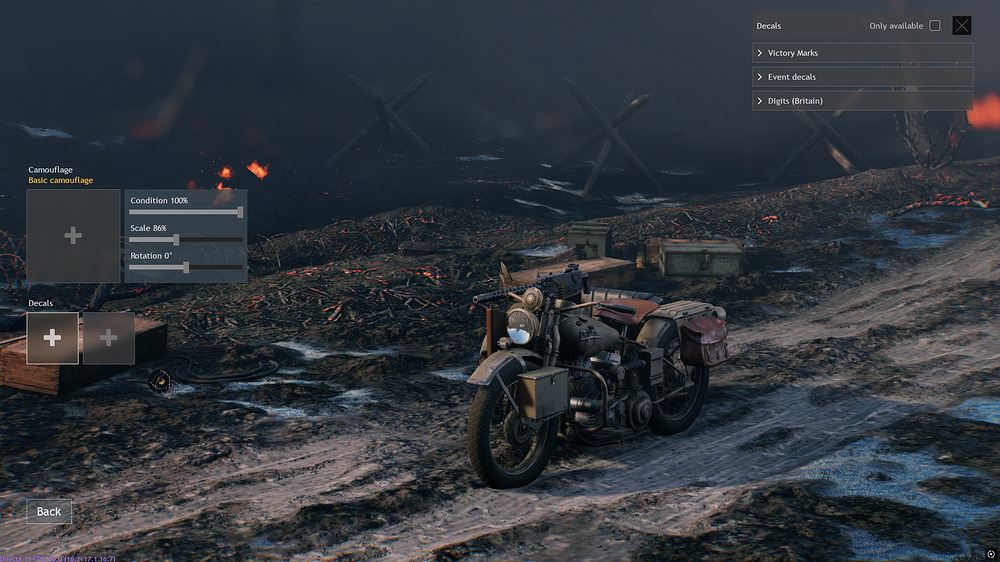Go back using the Back button
Image resolution: width=1000 pixels, height=562 pixels.
pos(49,512)
